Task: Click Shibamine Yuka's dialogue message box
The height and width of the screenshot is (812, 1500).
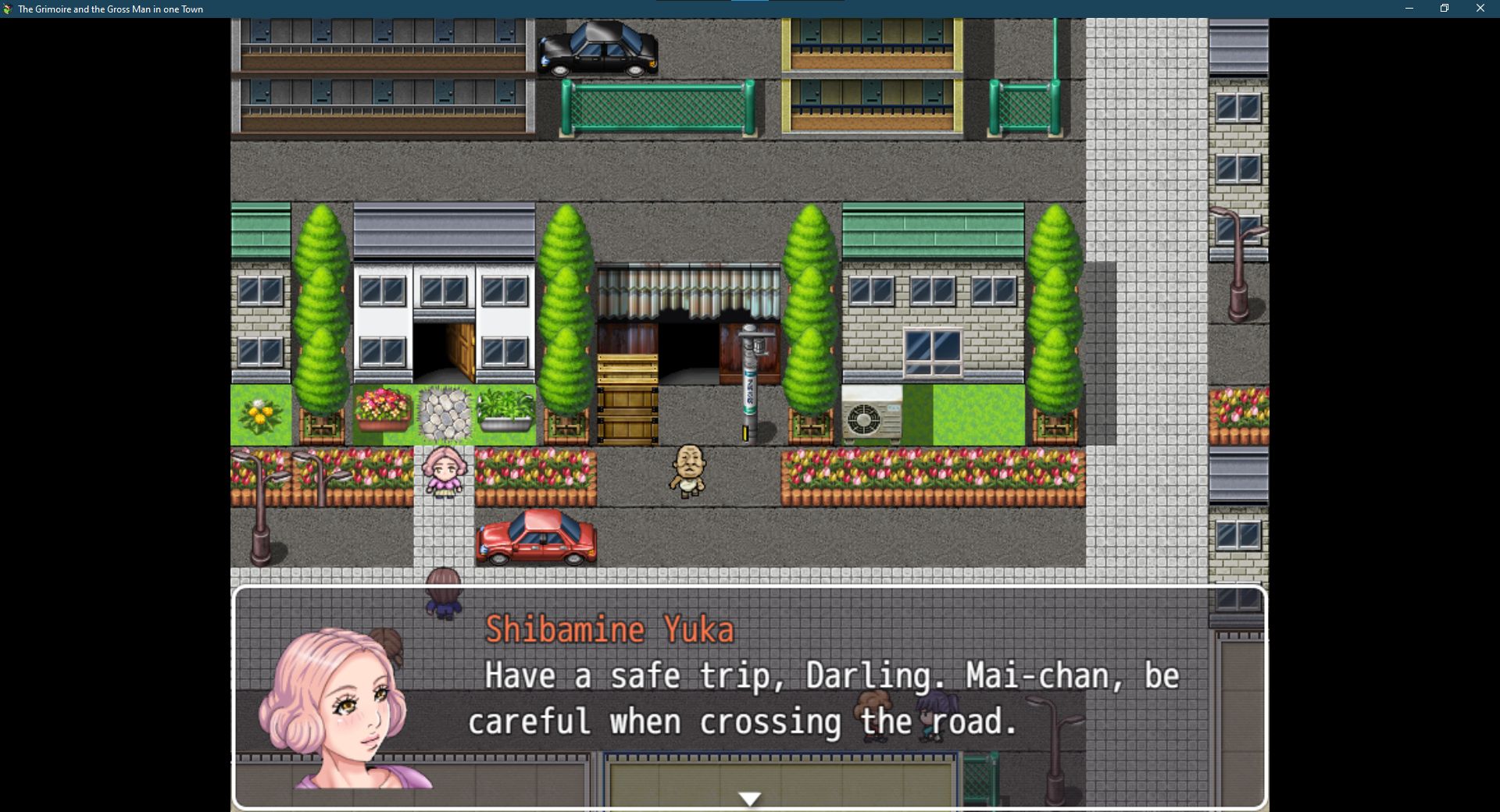Action: coord(748,696)
